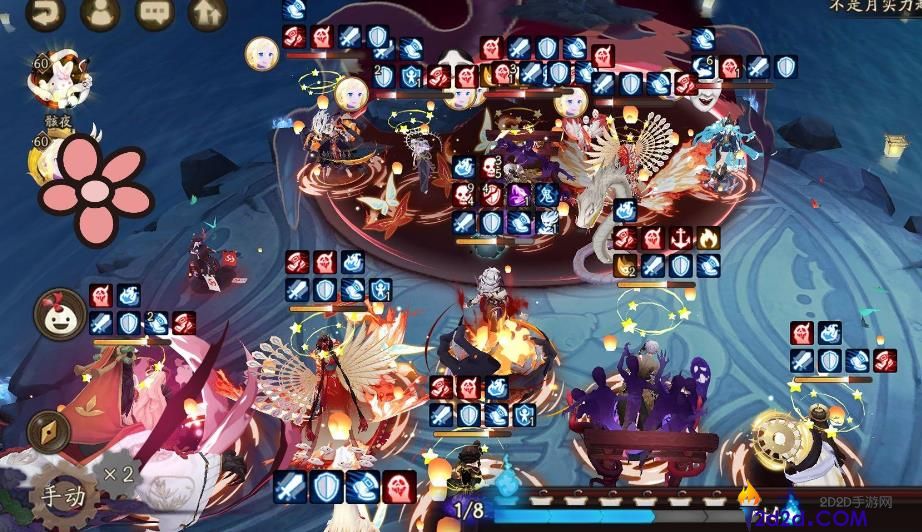Inspect the red ghost debuff in bottom bar
Viewport: 922px width, 532px height.
pos(398,487)
